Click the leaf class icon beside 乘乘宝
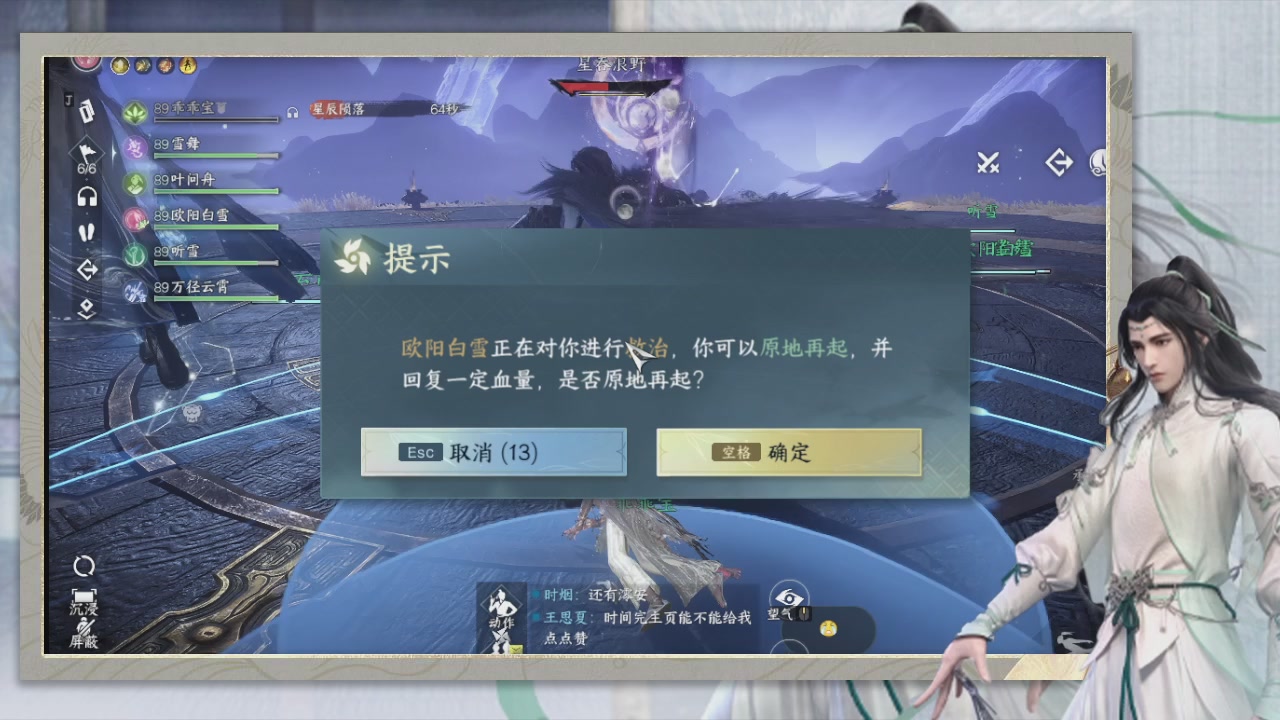Screen dimensions: 1280x720 pos(135,113)
